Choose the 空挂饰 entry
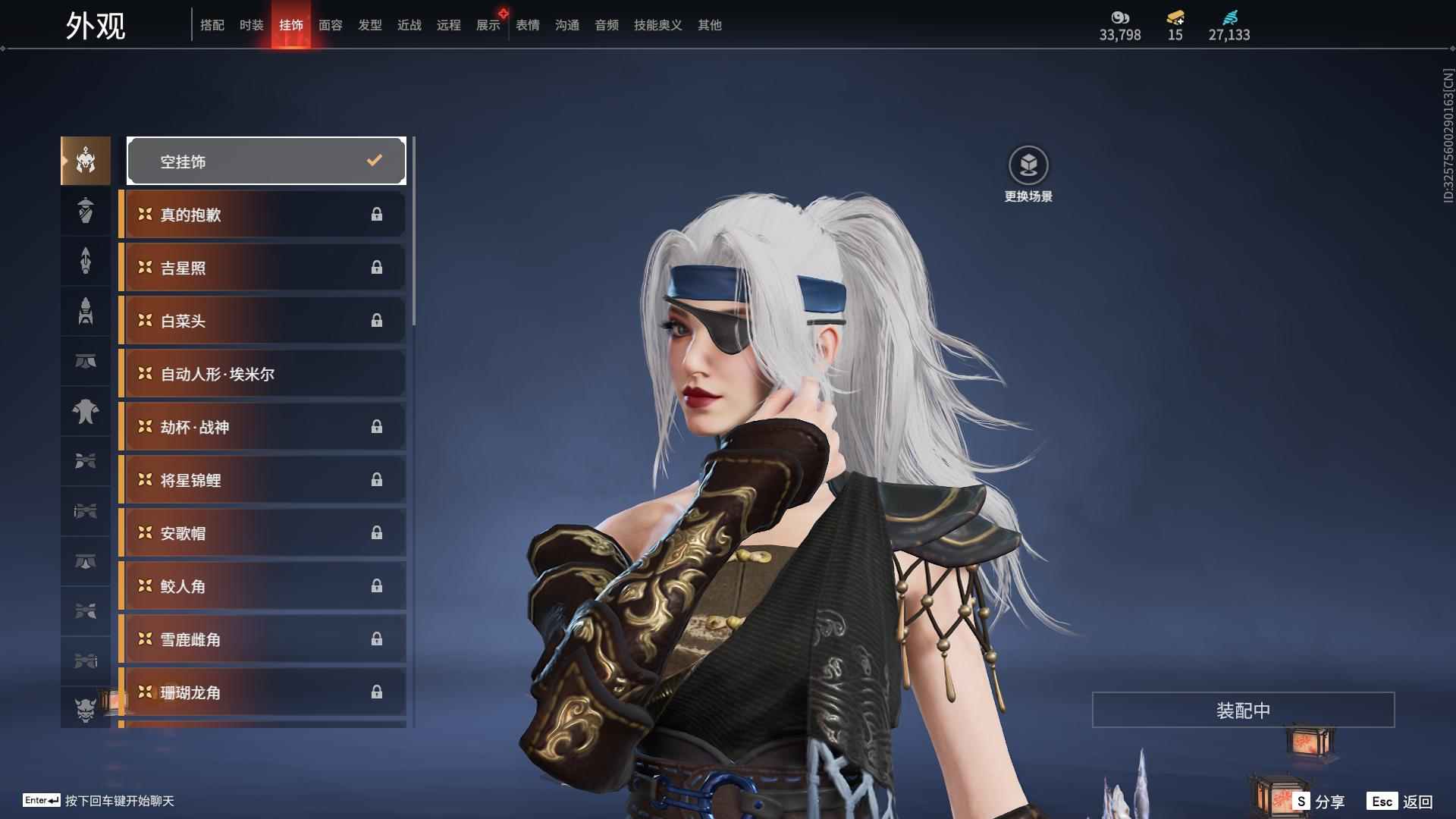 266,161
